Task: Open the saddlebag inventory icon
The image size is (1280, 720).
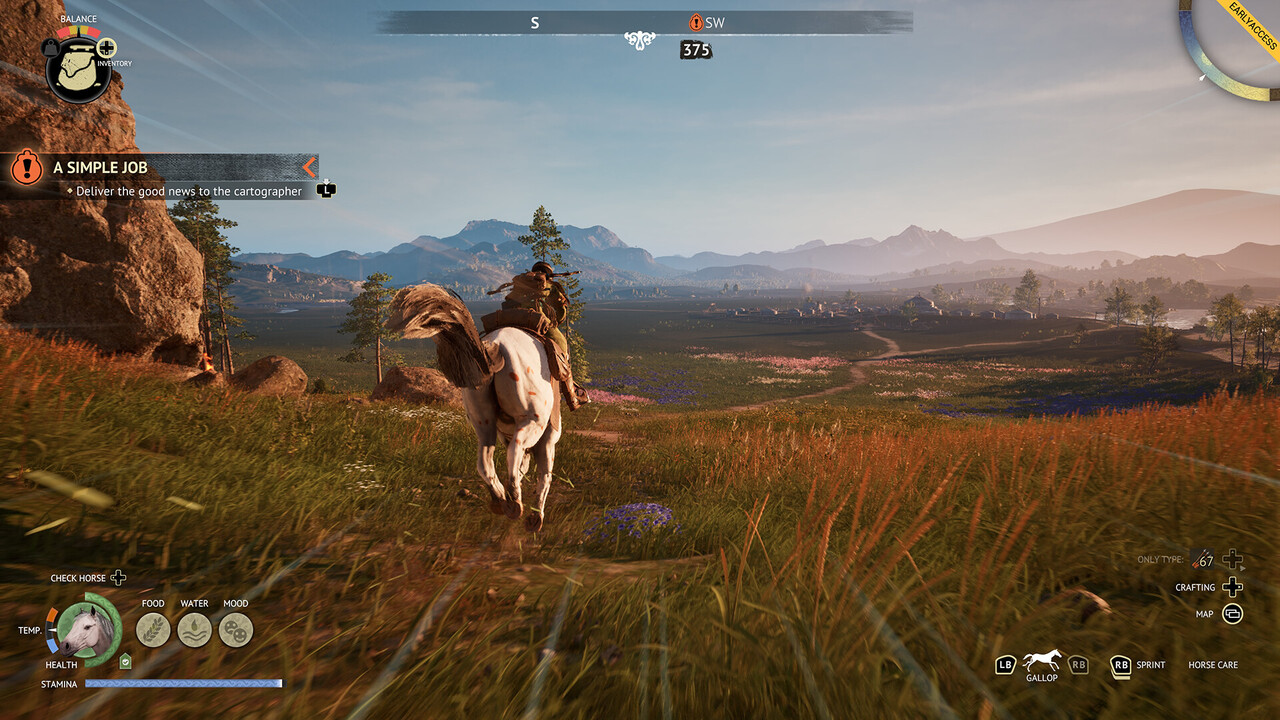Action: pos(78,72)
